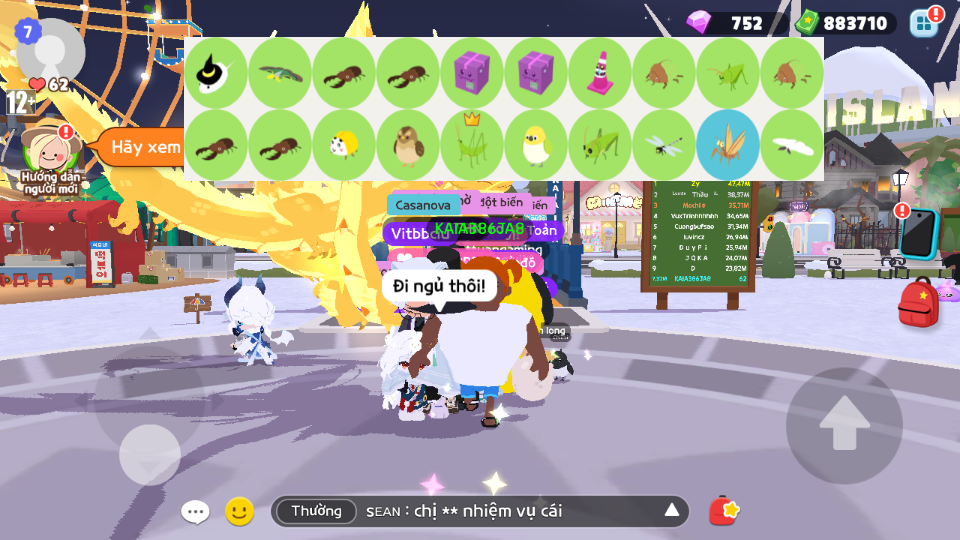
Task: Expand the chat log arrow
Action: click(672, 511)
